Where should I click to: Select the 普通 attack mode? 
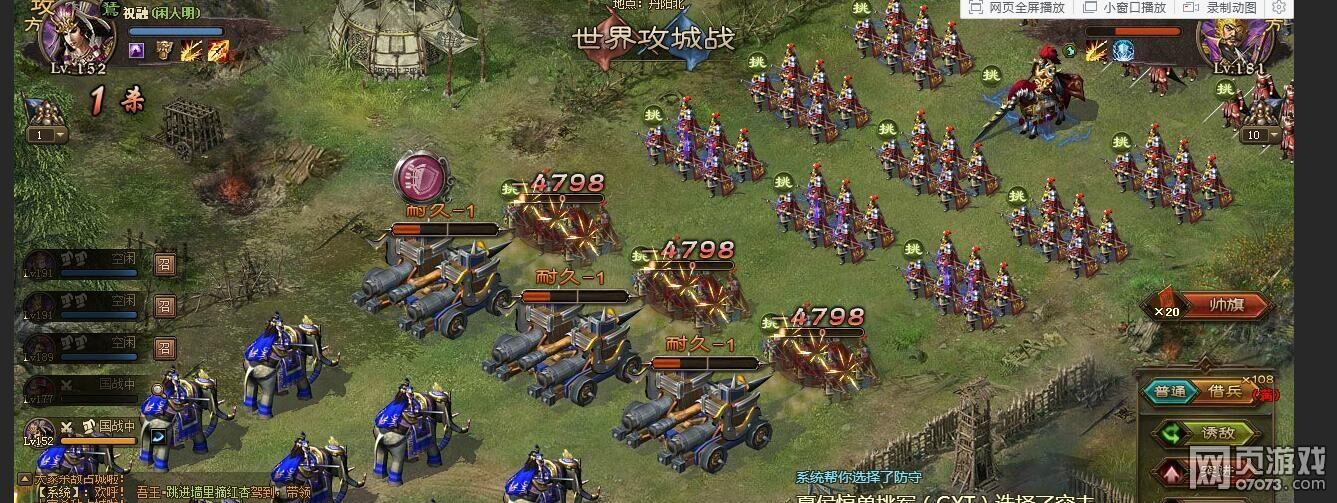pyautogui.click(x=1169, y=392)
